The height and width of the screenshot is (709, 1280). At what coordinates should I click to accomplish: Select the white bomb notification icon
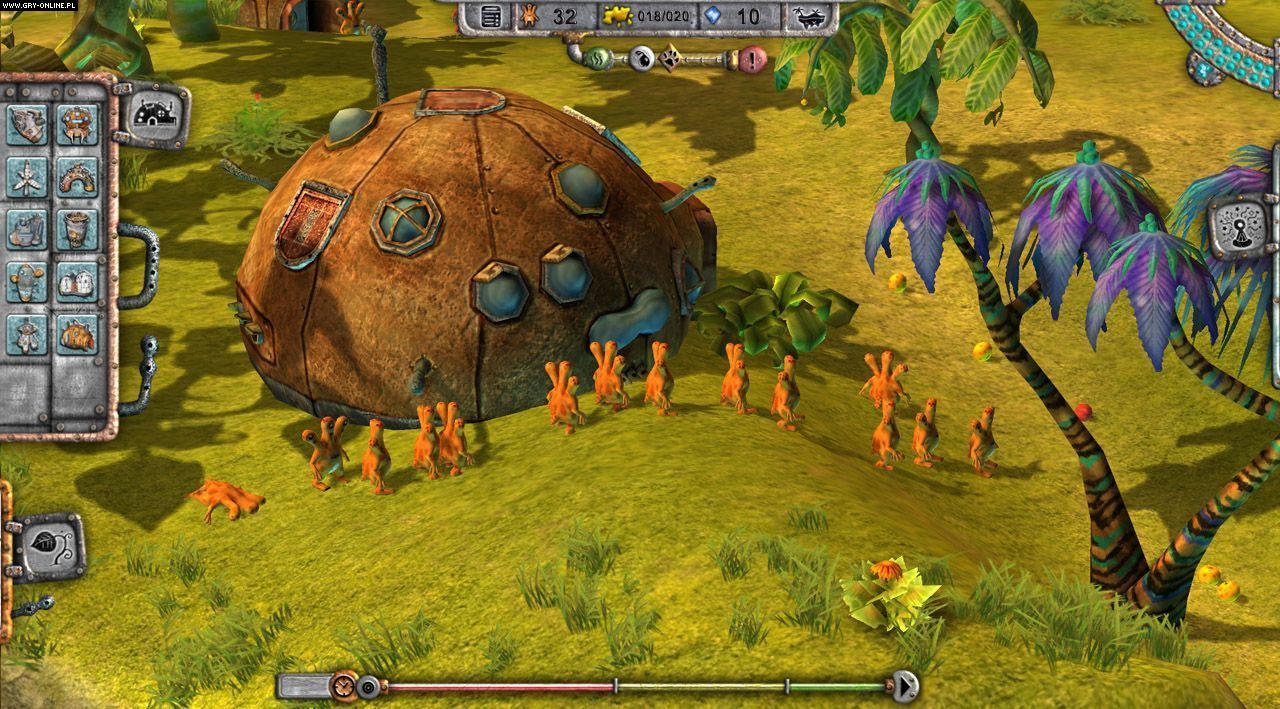coord(642,57)
